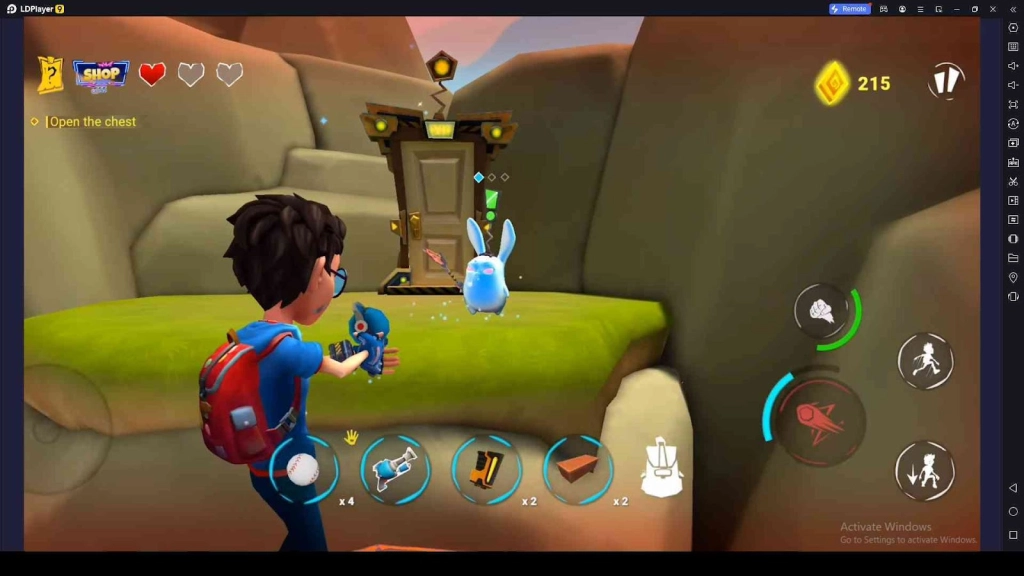Tap the sprint running figure button
This screenshot has width=1024, height=576.
[925, 361]
